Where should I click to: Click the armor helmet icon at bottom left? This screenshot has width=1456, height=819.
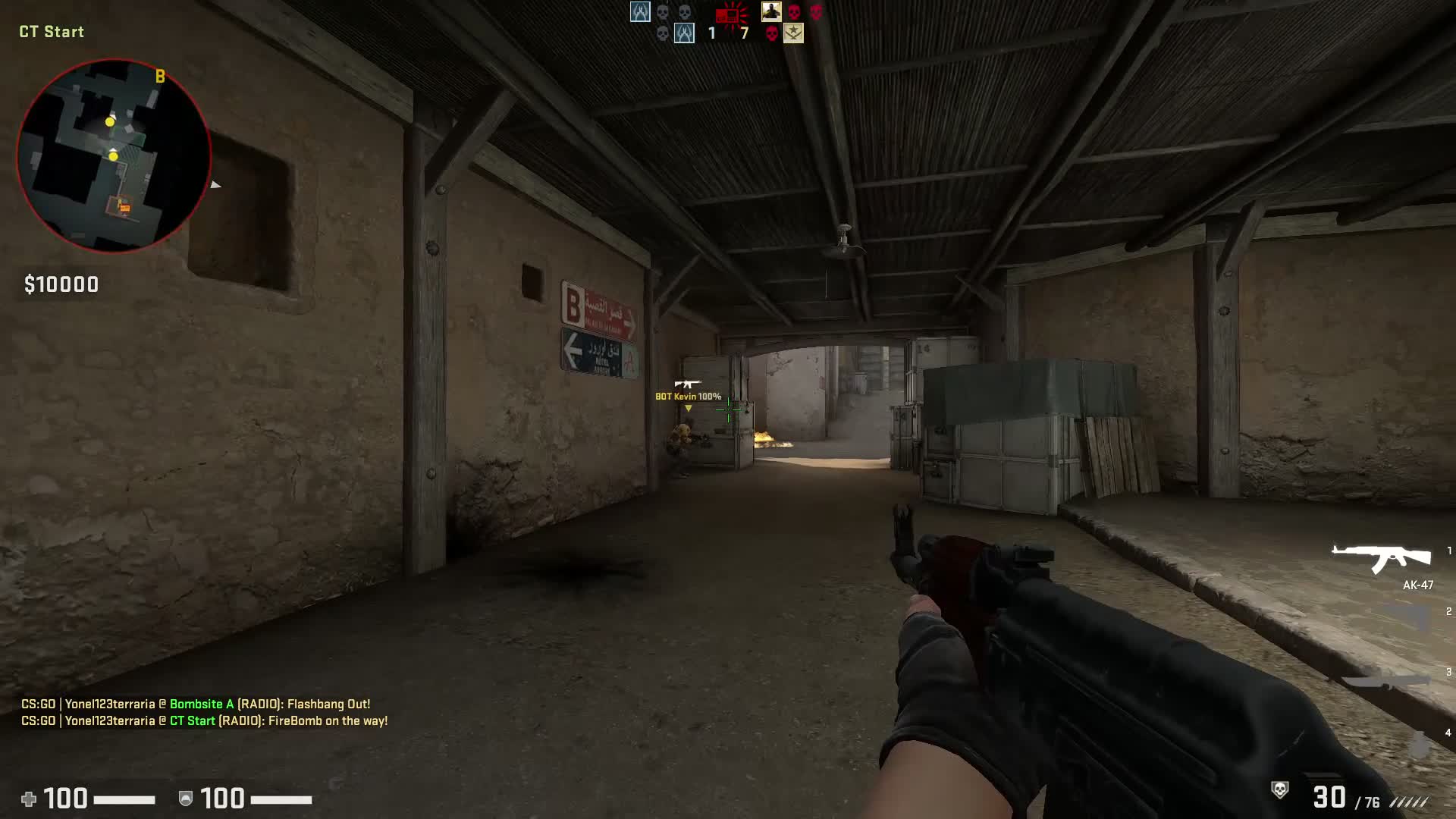click(184, 799)
